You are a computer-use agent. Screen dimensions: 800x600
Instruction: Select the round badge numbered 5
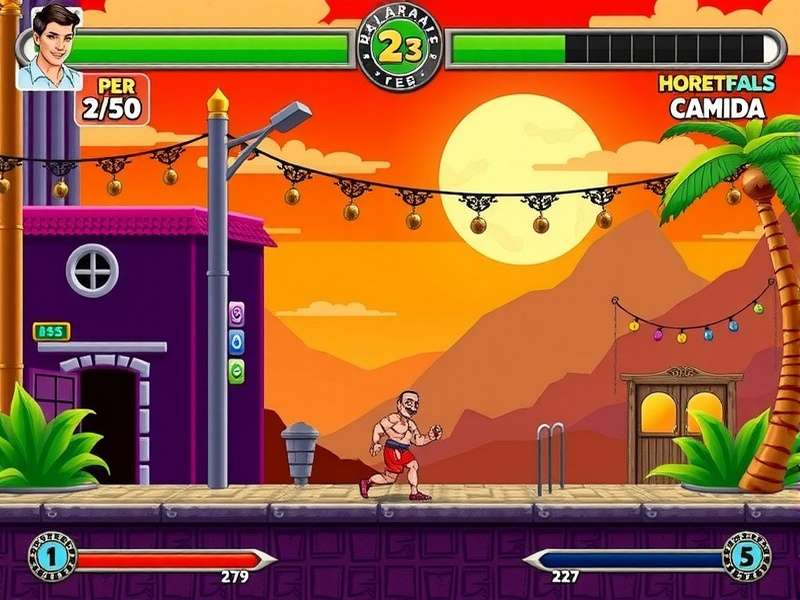point(747,557)
